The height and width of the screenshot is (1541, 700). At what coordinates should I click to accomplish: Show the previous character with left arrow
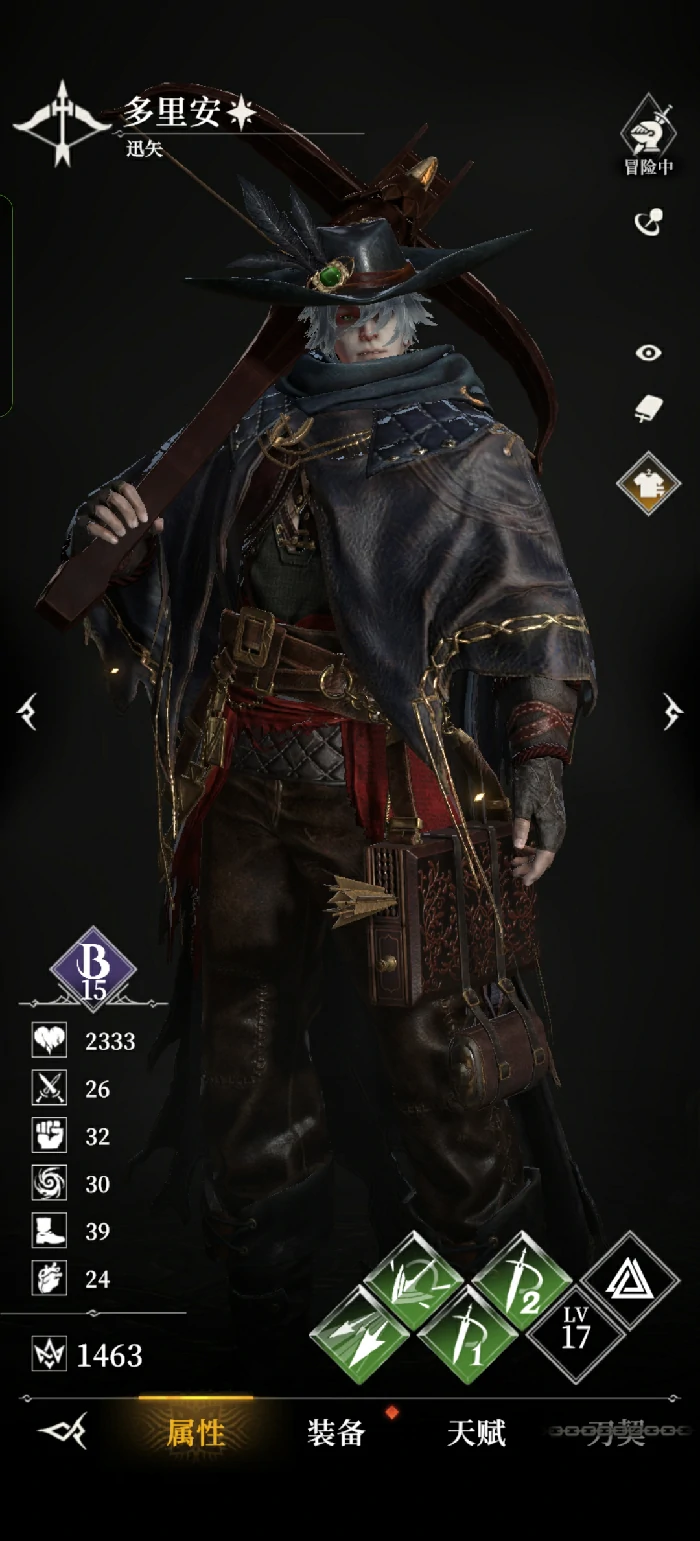(x=27, y=712)
